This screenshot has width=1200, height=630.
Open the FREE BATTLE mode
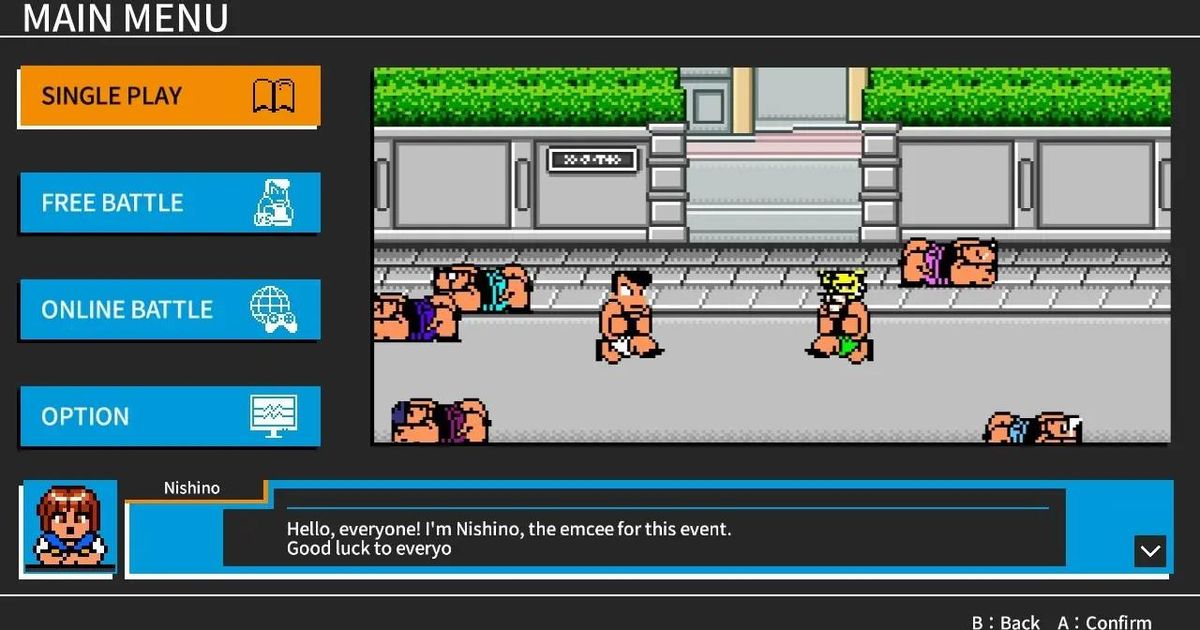(x=169, y=203)
